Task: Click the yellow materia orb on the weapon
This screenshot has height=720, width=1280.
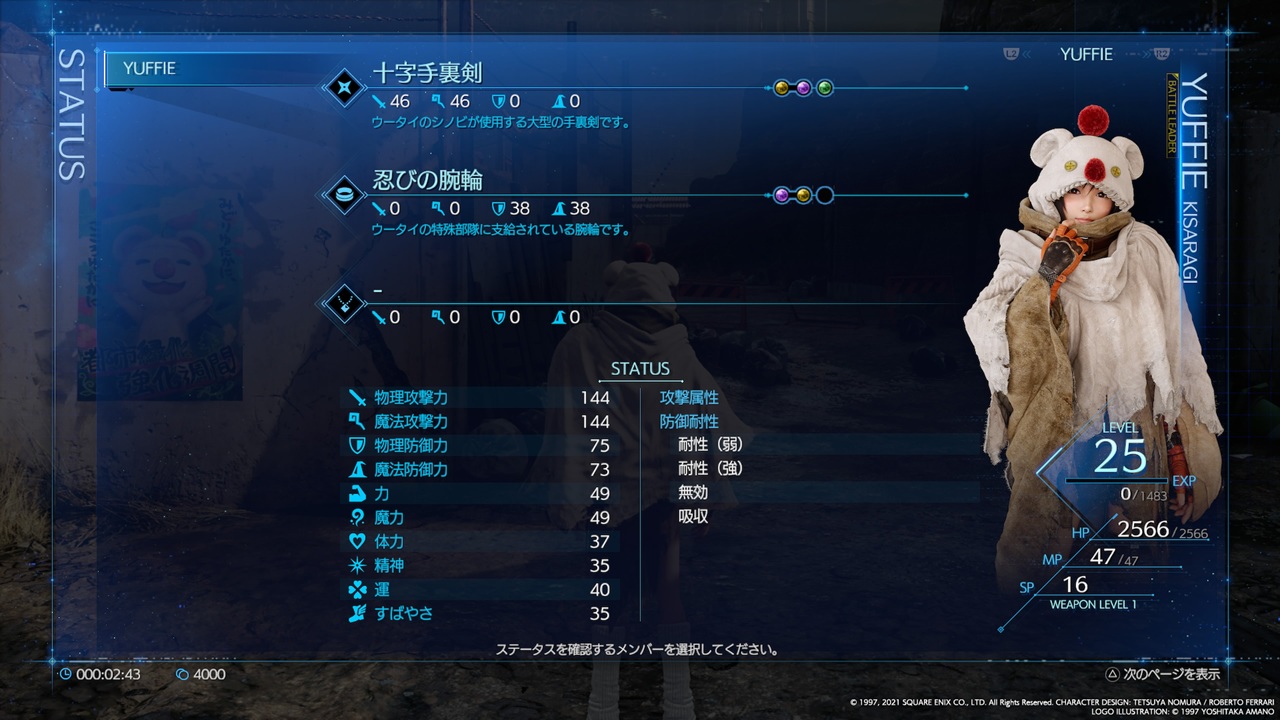Action: coord(782,88)
